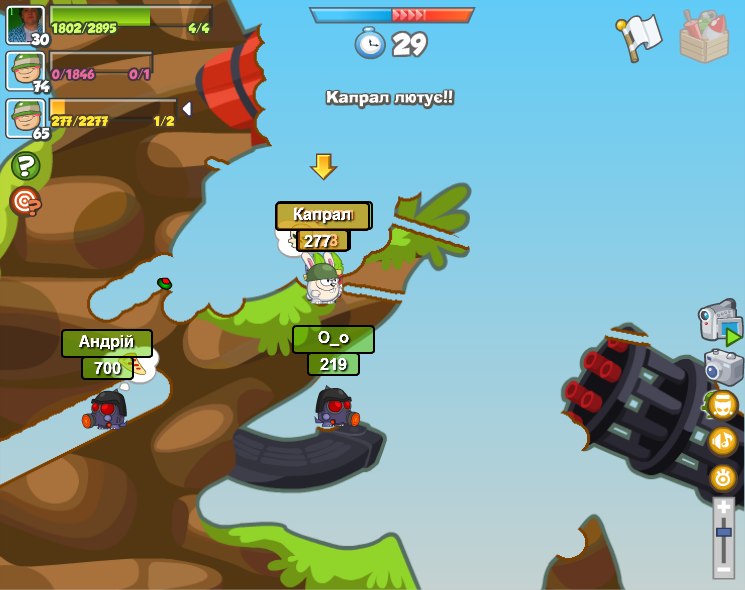Zoom in with the plus button
The image size is (745, 590).
[724, 508]
